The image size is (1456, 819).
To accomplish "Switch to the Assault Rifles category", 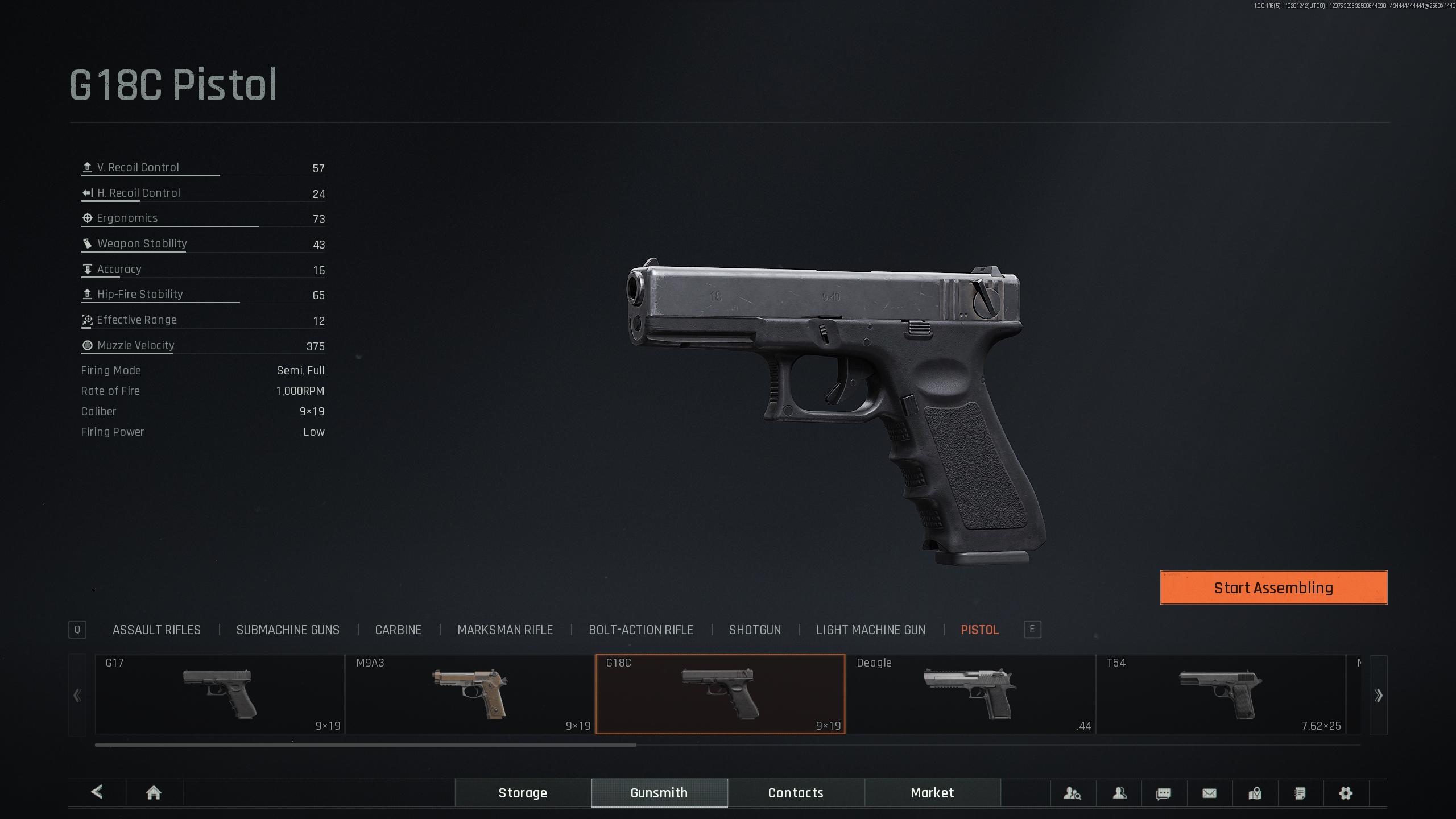I will tap(156, 630).
